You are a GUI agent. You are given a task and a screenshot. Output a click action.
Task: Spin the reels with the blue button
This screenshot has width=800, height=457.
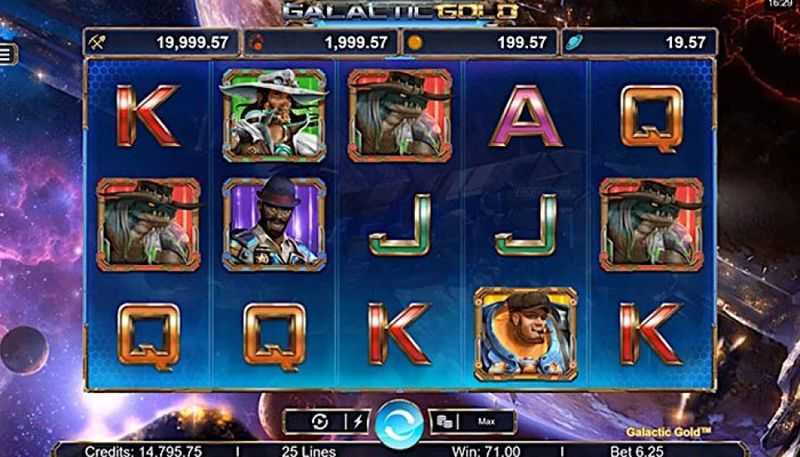pyautogui.click(x=399, y=422)
